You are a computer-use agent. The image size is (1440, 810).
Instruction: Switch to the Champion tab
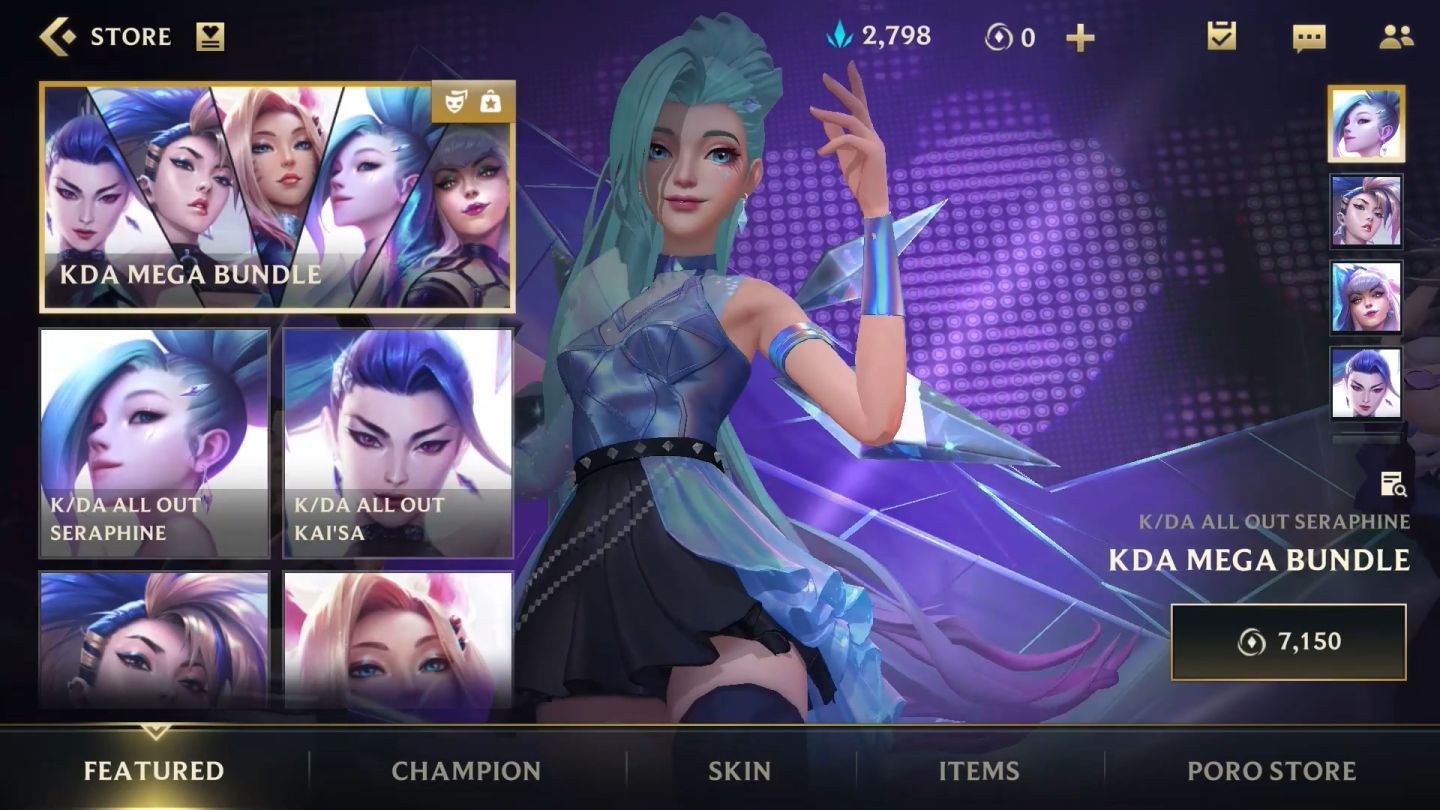(466, 771)
